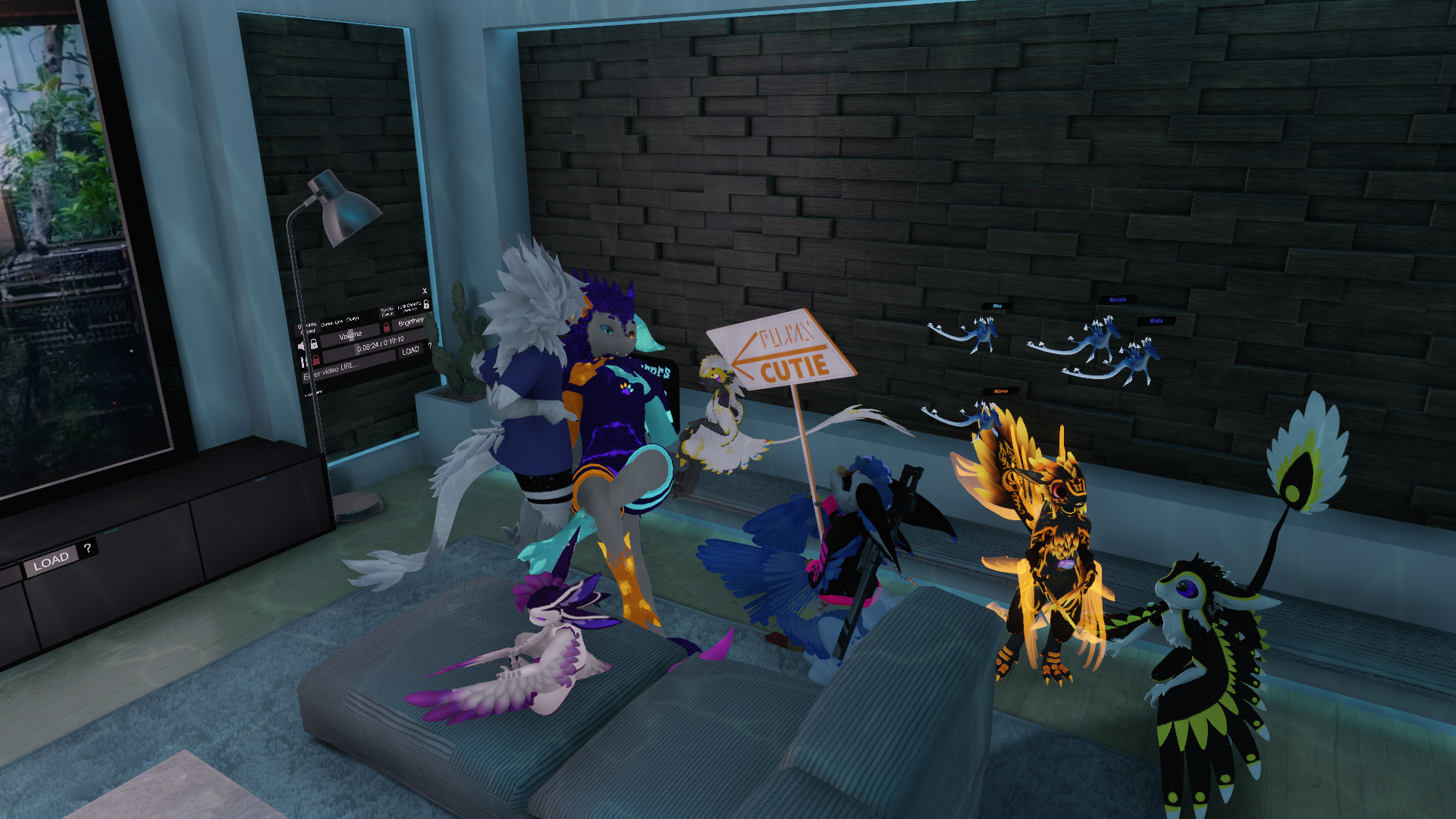Set the Brightness slider on the video panel
Viewport: 1456px width, 819px height.
(411, 322)
